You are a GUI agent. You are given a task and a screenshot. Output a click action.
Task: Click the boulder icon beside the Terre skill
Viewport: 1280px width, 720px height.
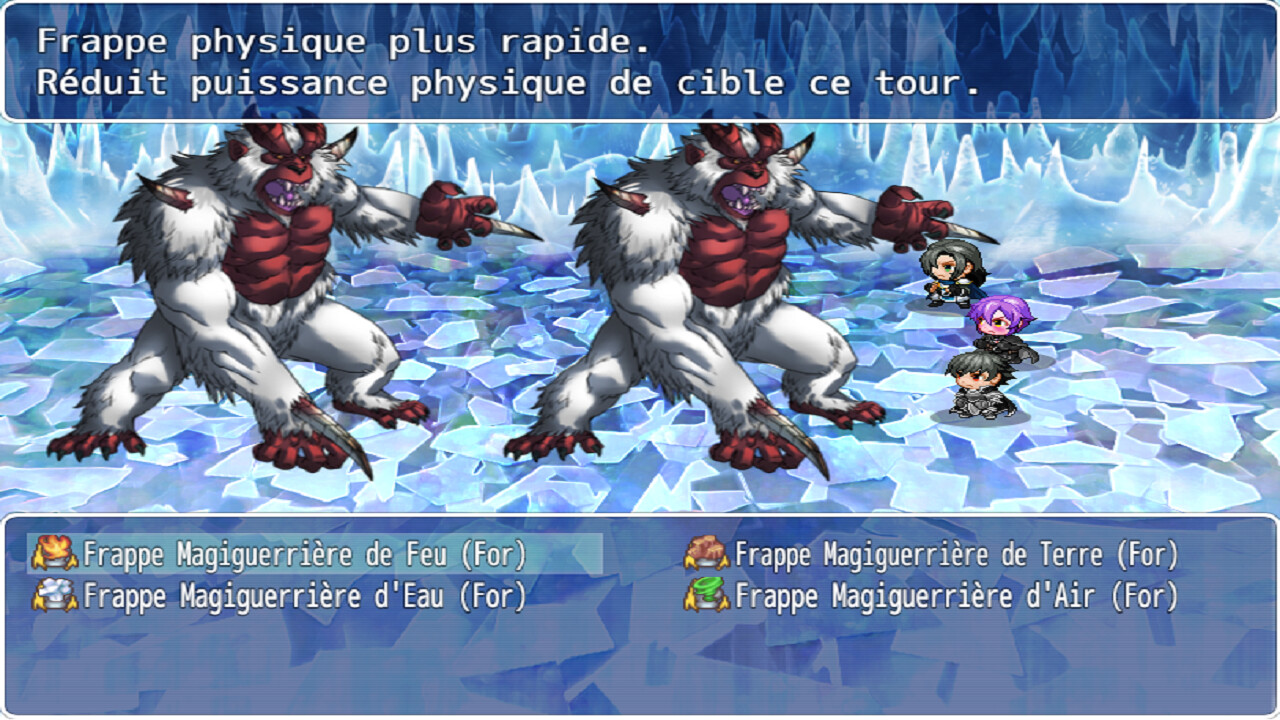707,548
